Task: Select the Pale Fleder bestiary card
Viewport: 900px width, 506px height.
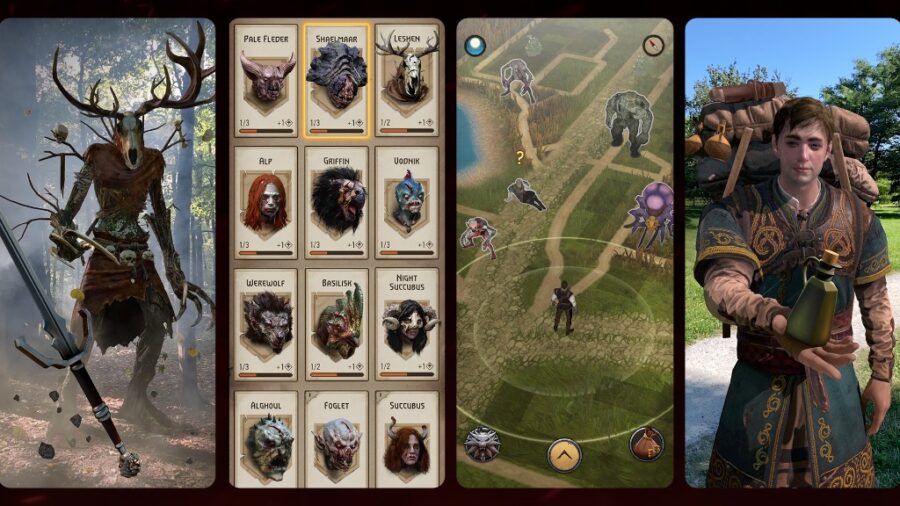Action: pos(267,80)
